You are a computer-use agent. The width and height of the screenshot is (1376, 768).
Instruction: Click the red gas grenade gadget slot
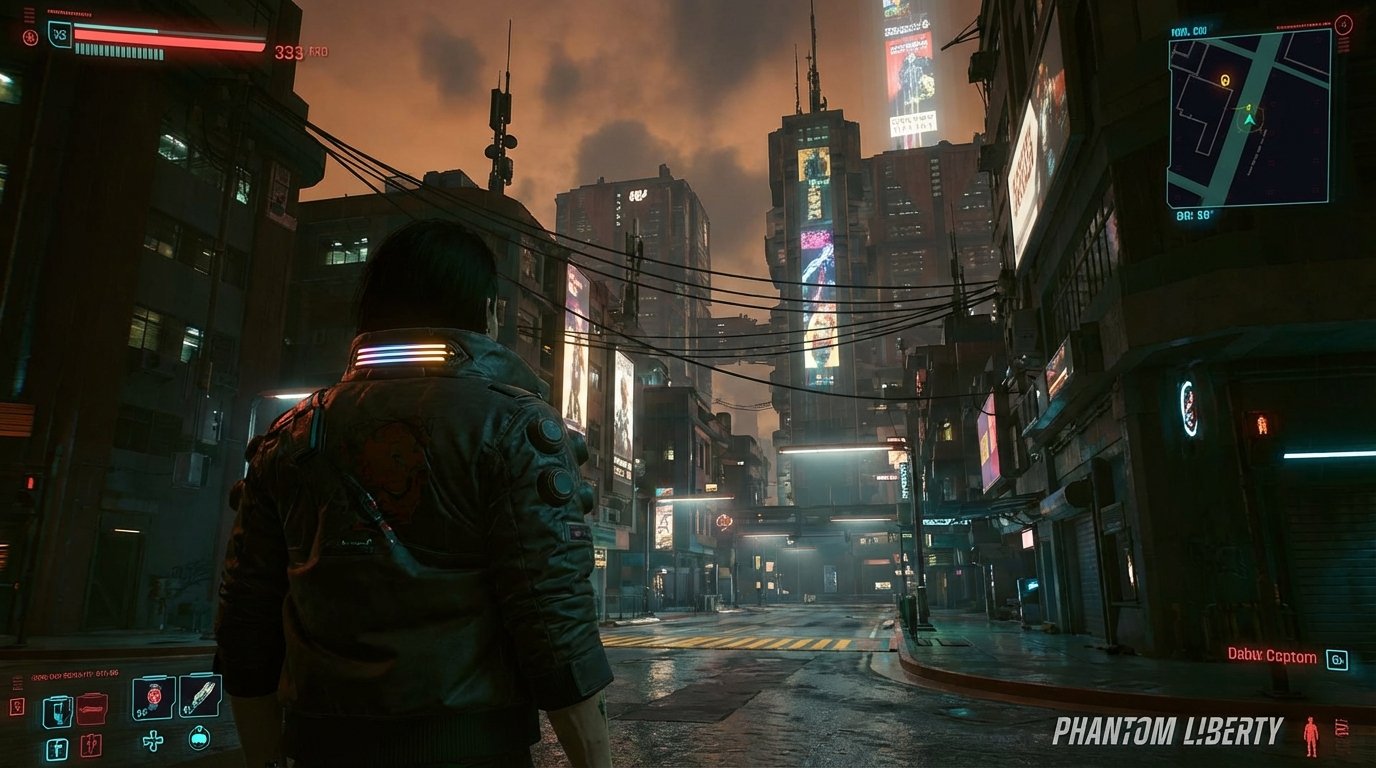[90, 745]
